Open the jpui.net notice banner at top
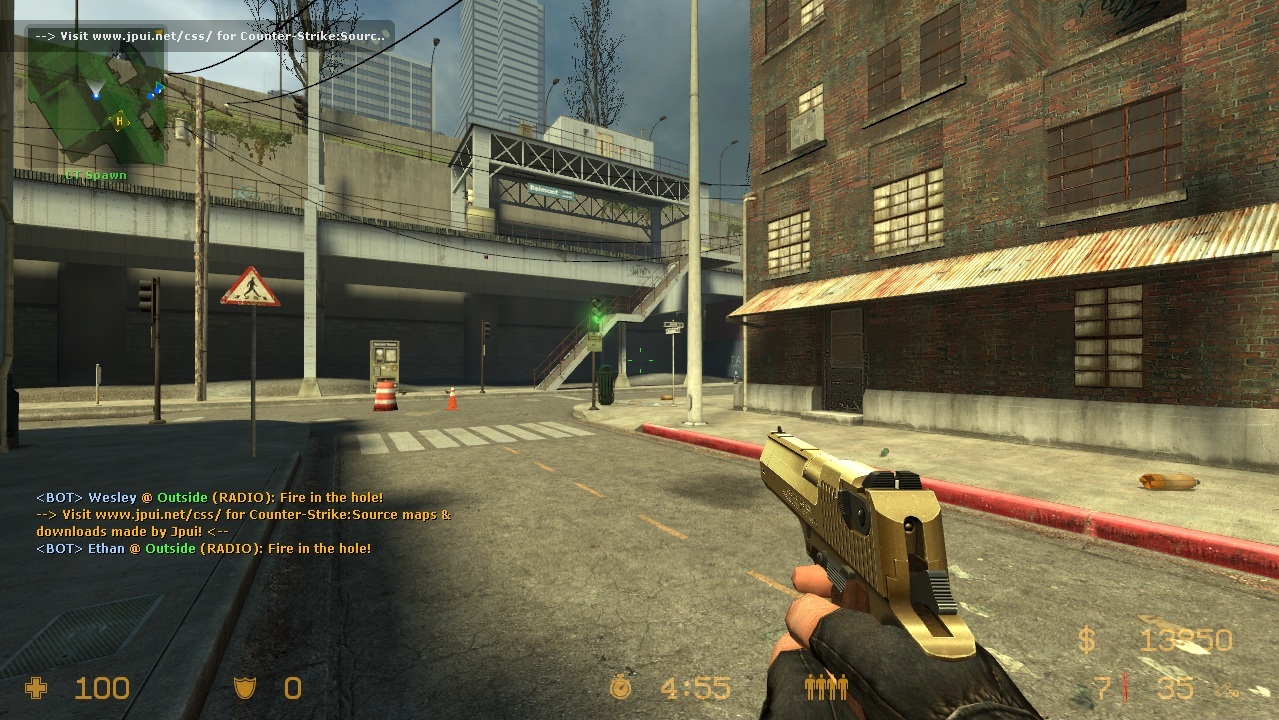 [x=209, y=36]
